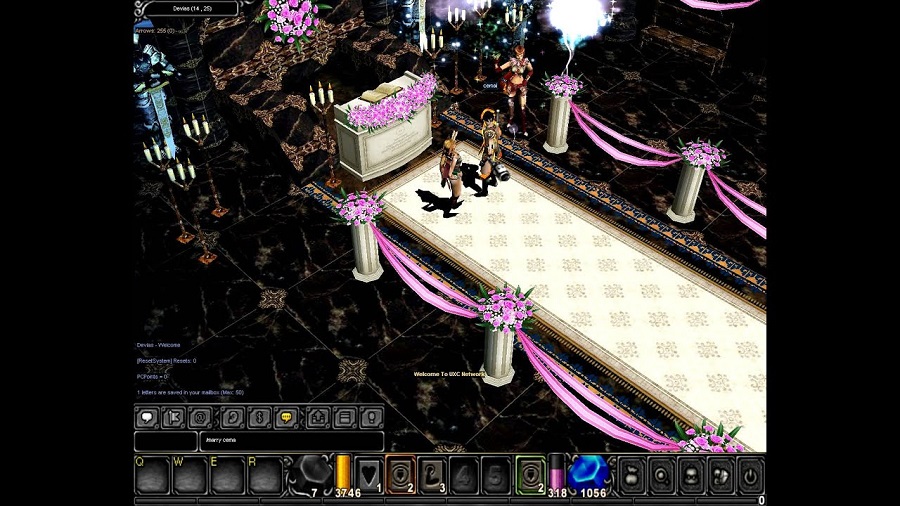Open the menu with the power icon
The height and width of the screenshot is (506, 900).
(749, 474)
